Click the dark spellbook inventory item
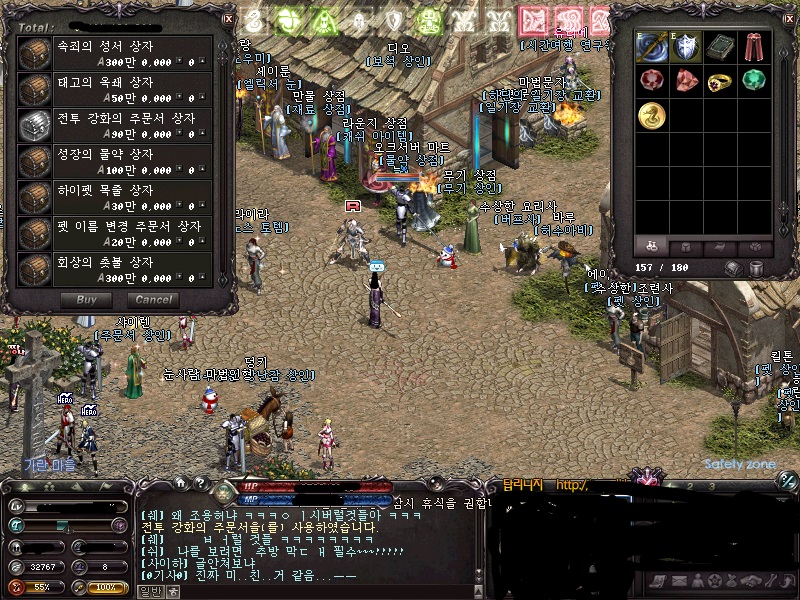800x600 pixels. [720, 47]
